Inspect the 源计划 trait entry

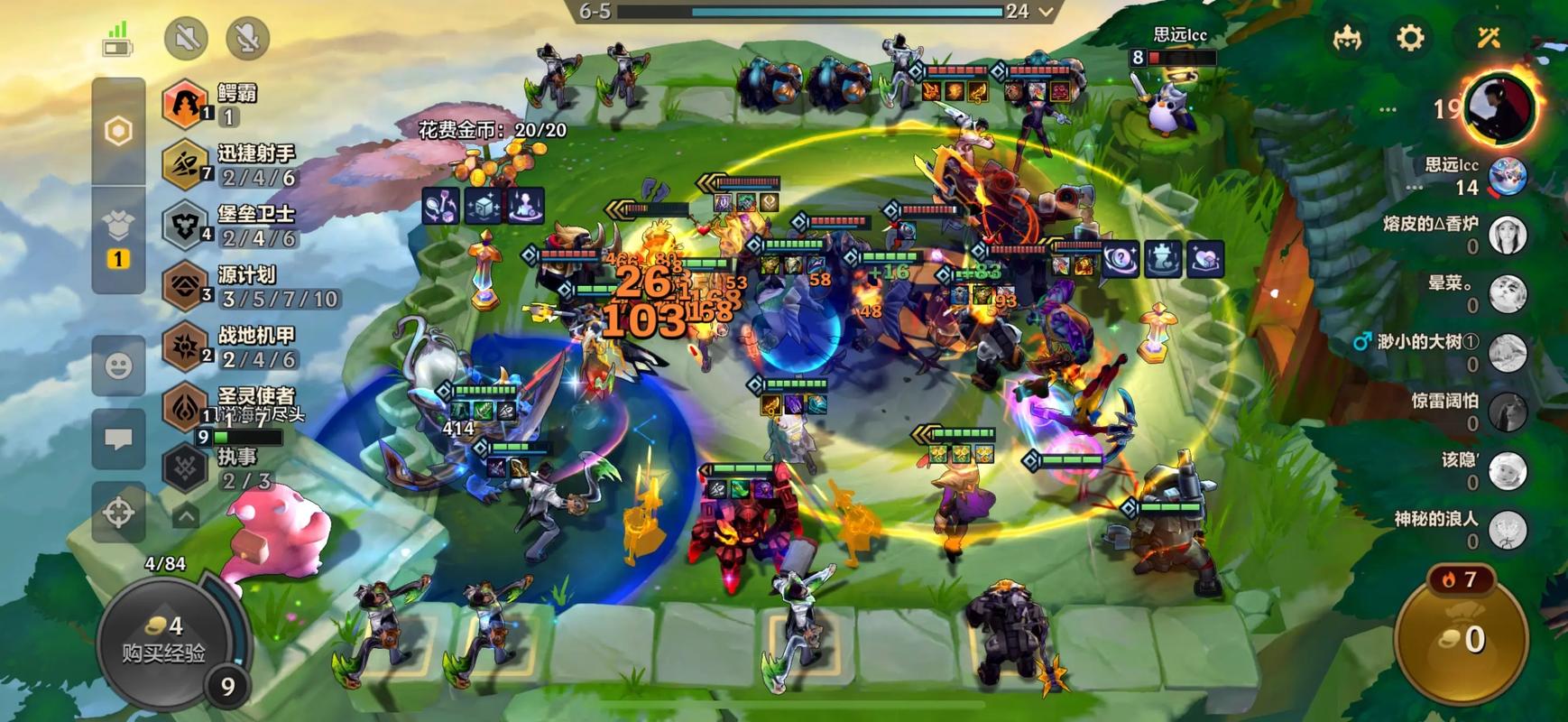pos(185,285)
